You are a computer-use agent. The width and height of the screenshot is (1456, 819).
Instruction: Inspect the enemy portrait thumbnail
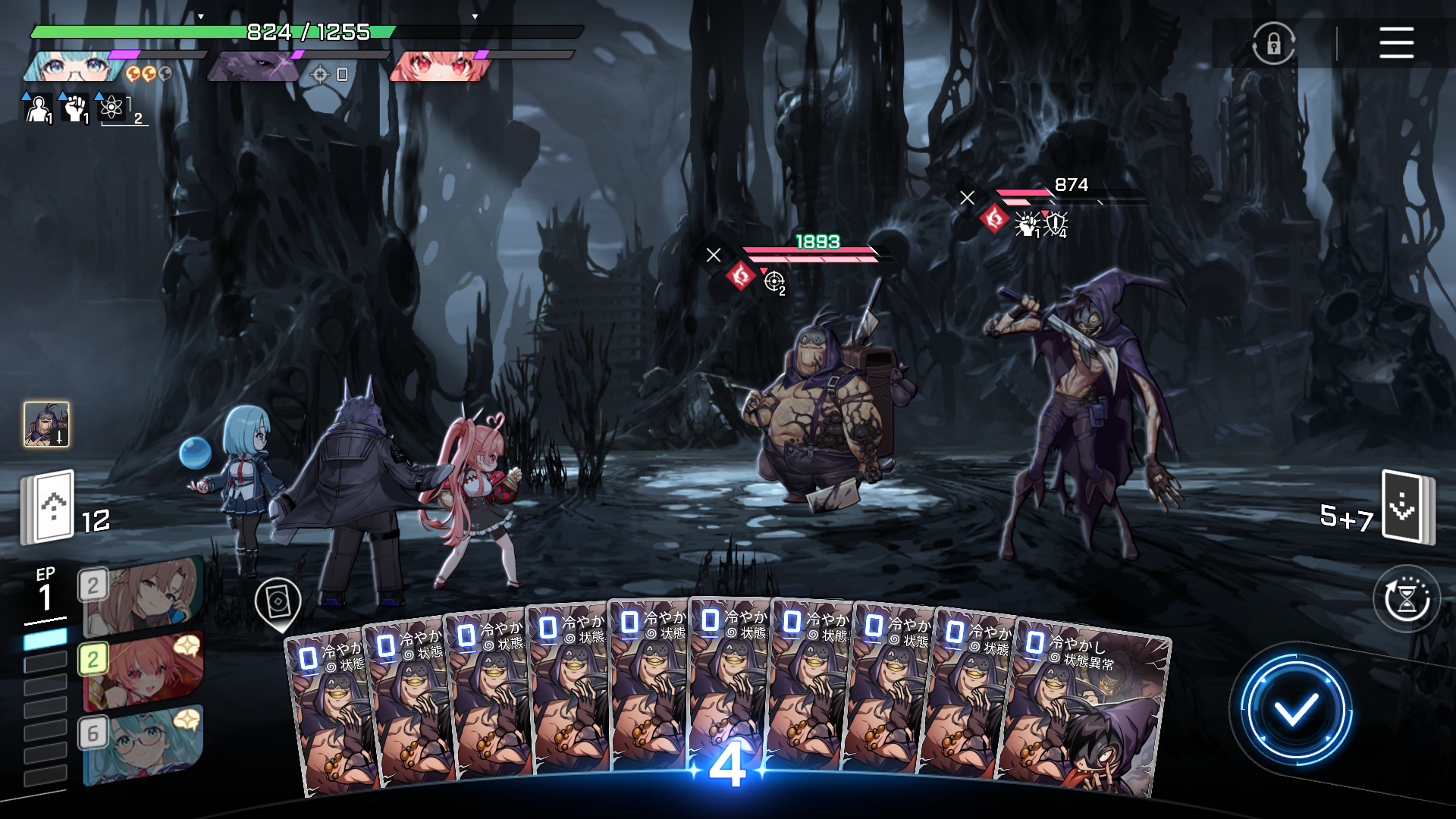pos(47,424)
